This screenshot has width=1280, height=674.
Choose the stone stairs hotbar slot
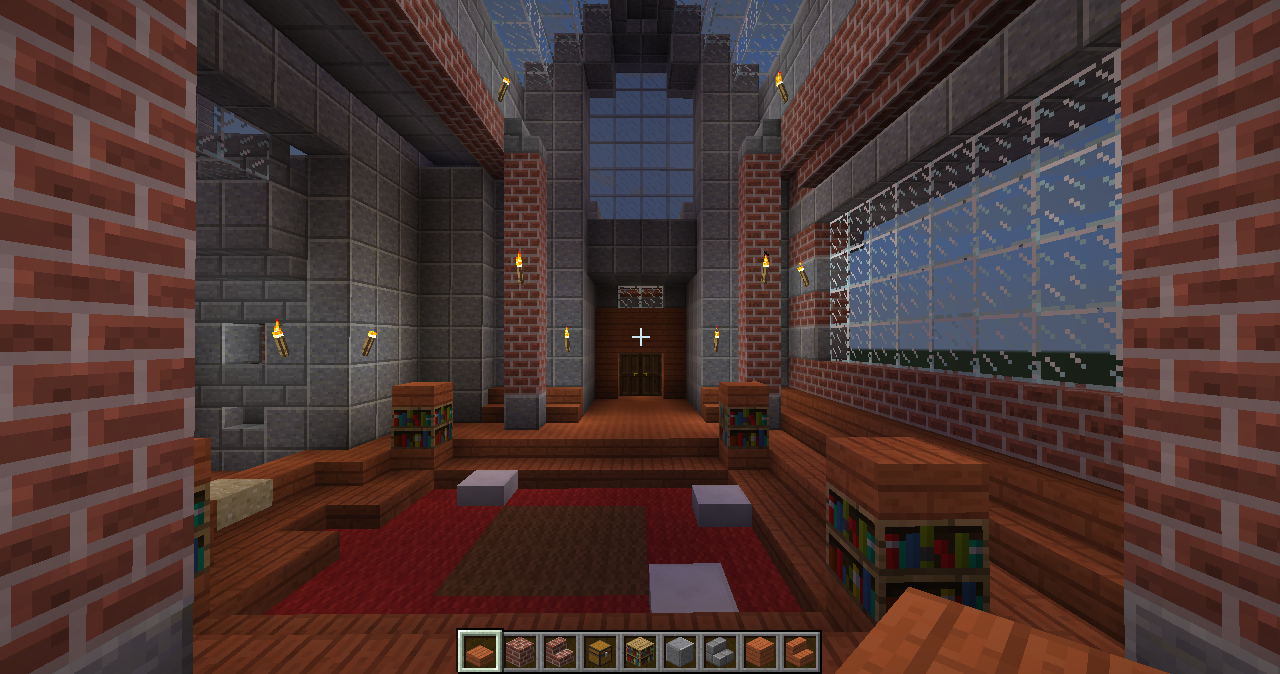(x=719, y=652)
